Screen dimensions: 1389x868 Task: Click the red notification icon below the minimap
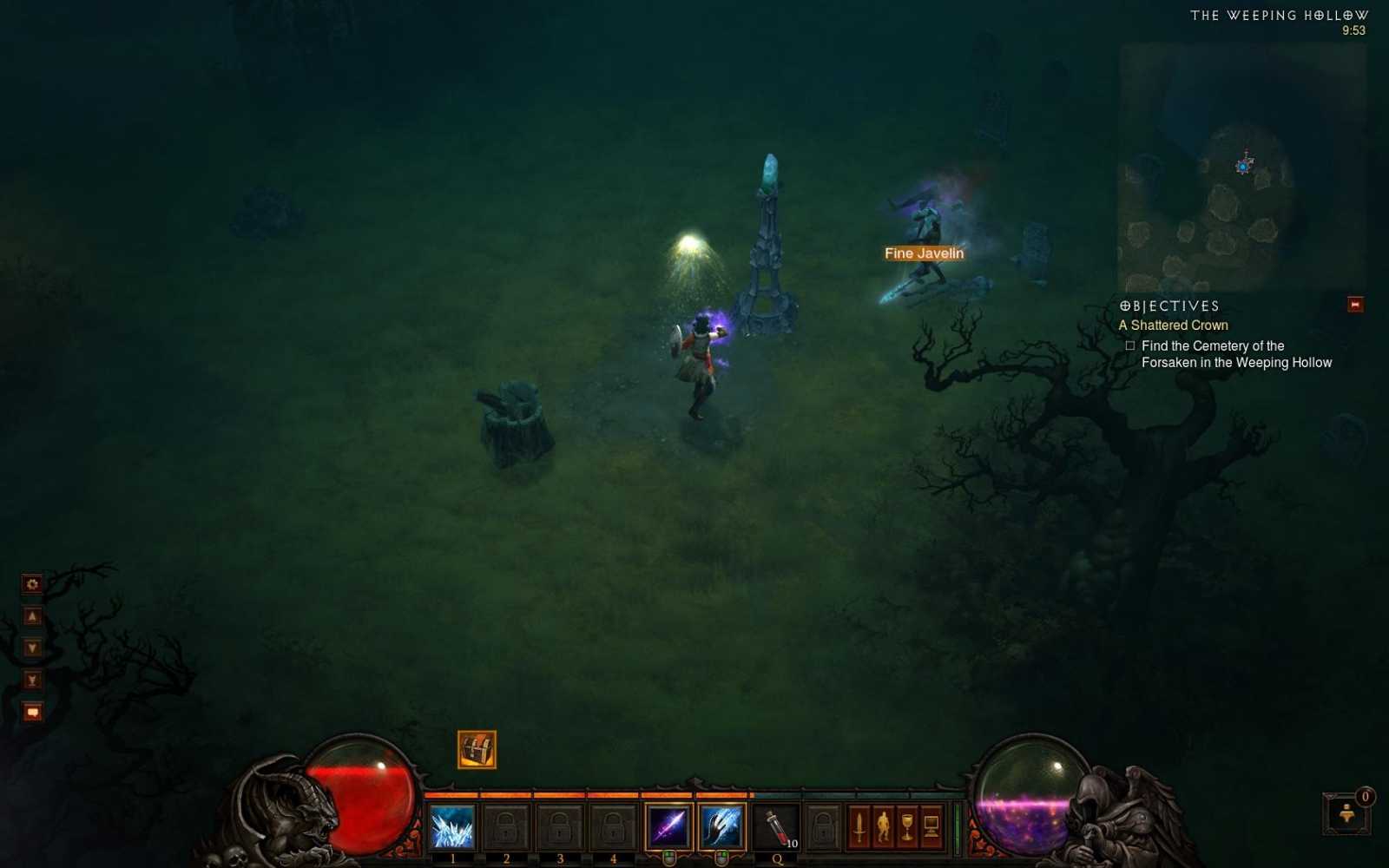1353,305
